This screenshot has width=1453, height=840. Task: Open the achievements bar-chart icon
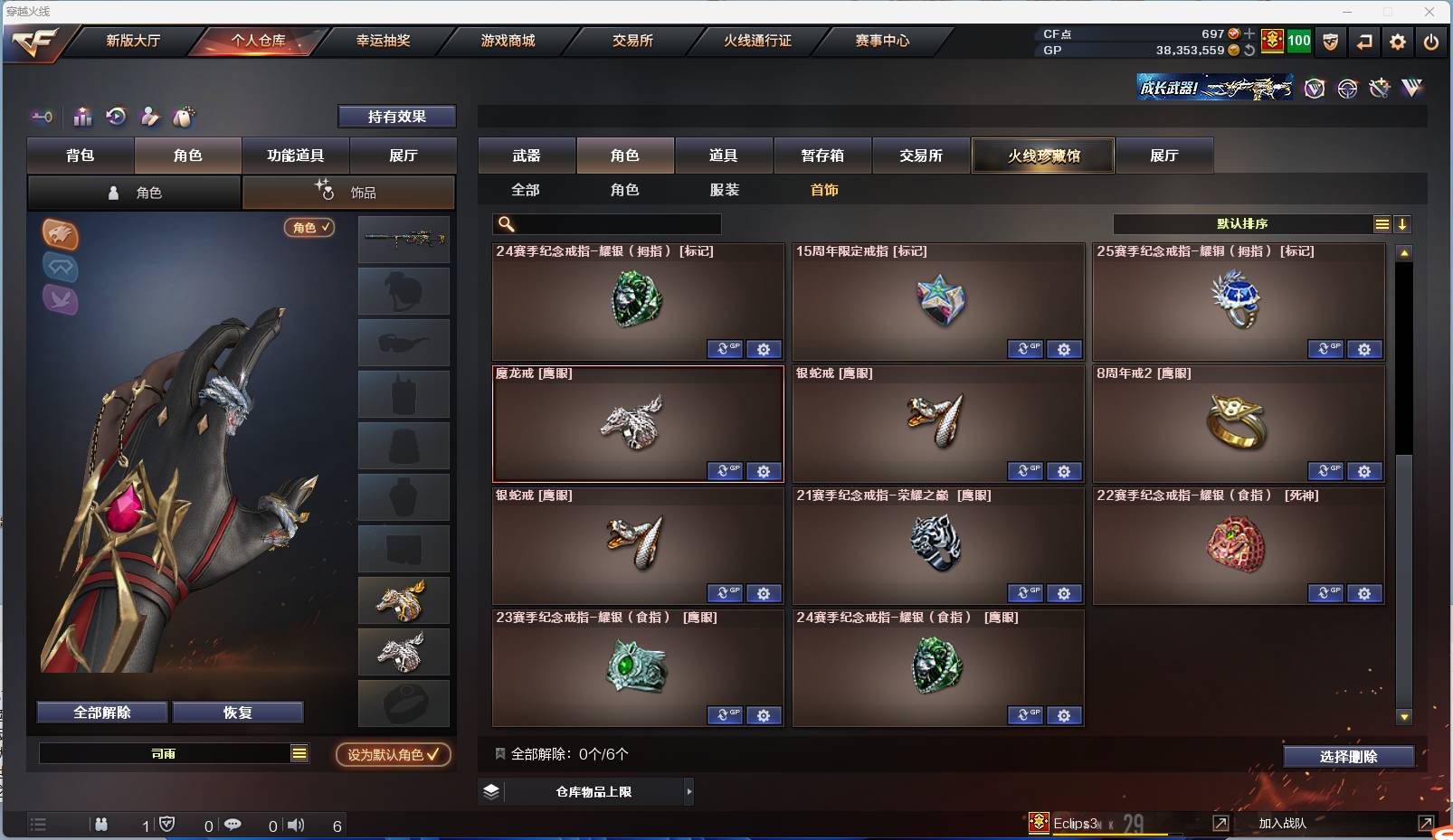click(82, 117)
